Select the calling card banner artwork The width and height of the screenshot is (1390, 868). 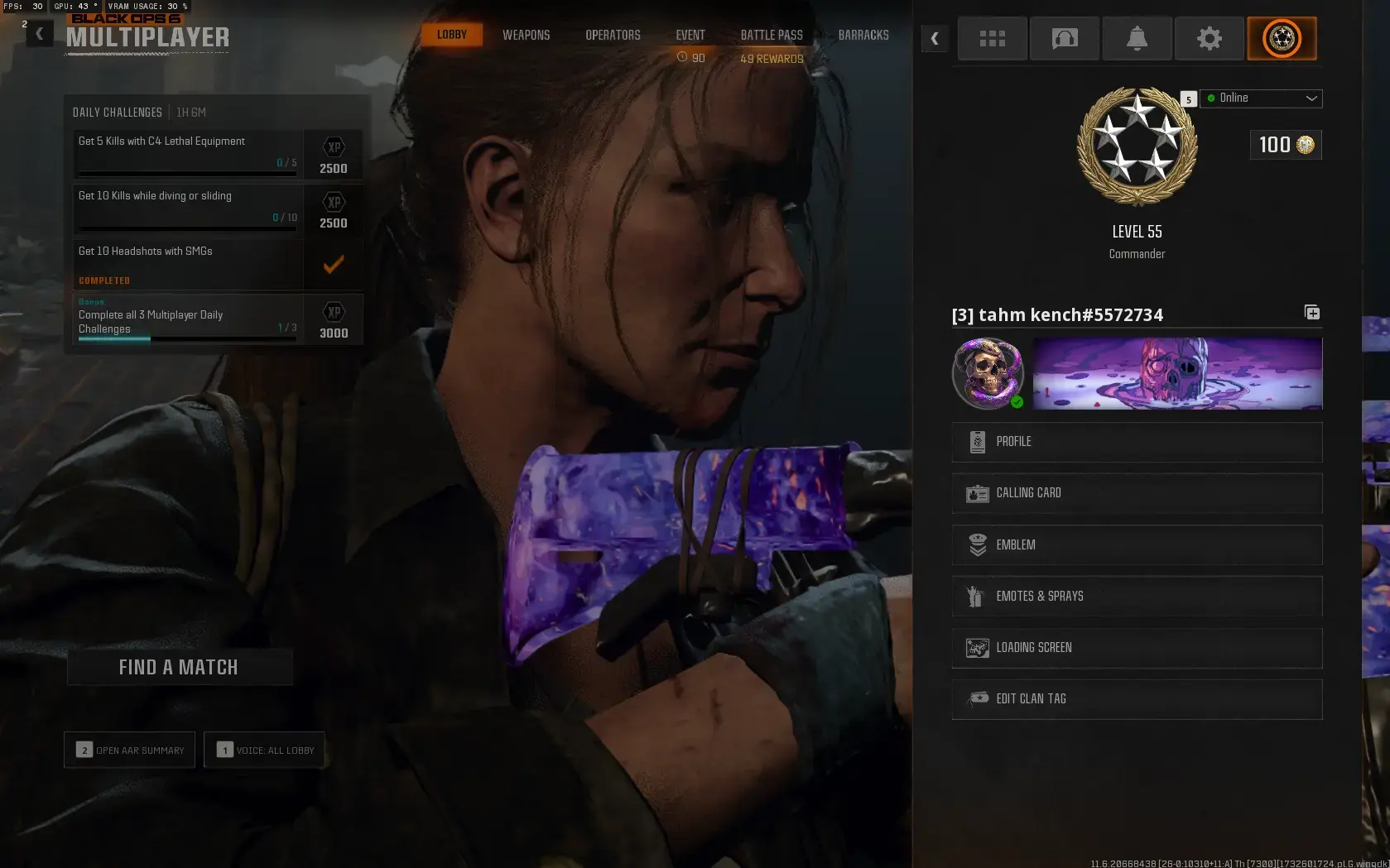1176,373
